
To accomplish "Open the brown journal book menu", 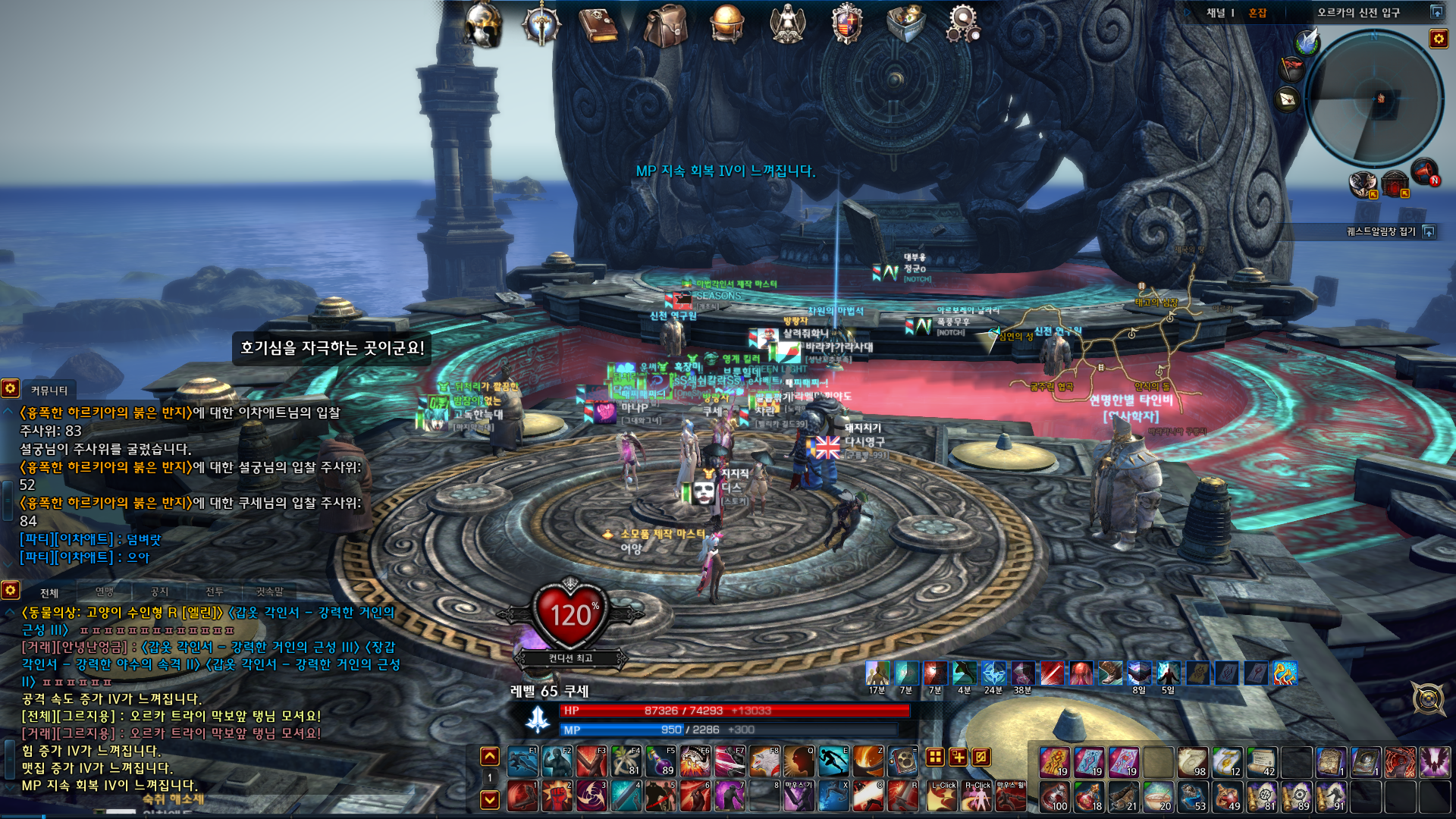I will (x=598, y=24).
